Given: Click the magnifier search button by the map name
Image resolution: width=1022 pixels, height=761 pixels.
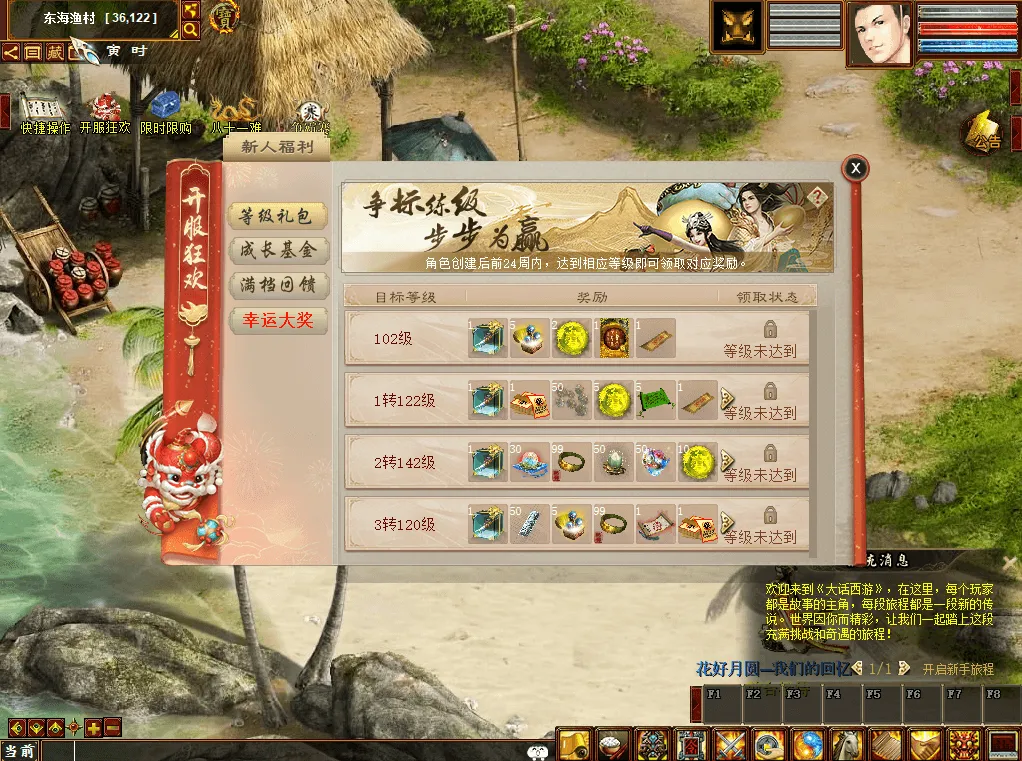Looking at the screenshot, I should 190,30.
